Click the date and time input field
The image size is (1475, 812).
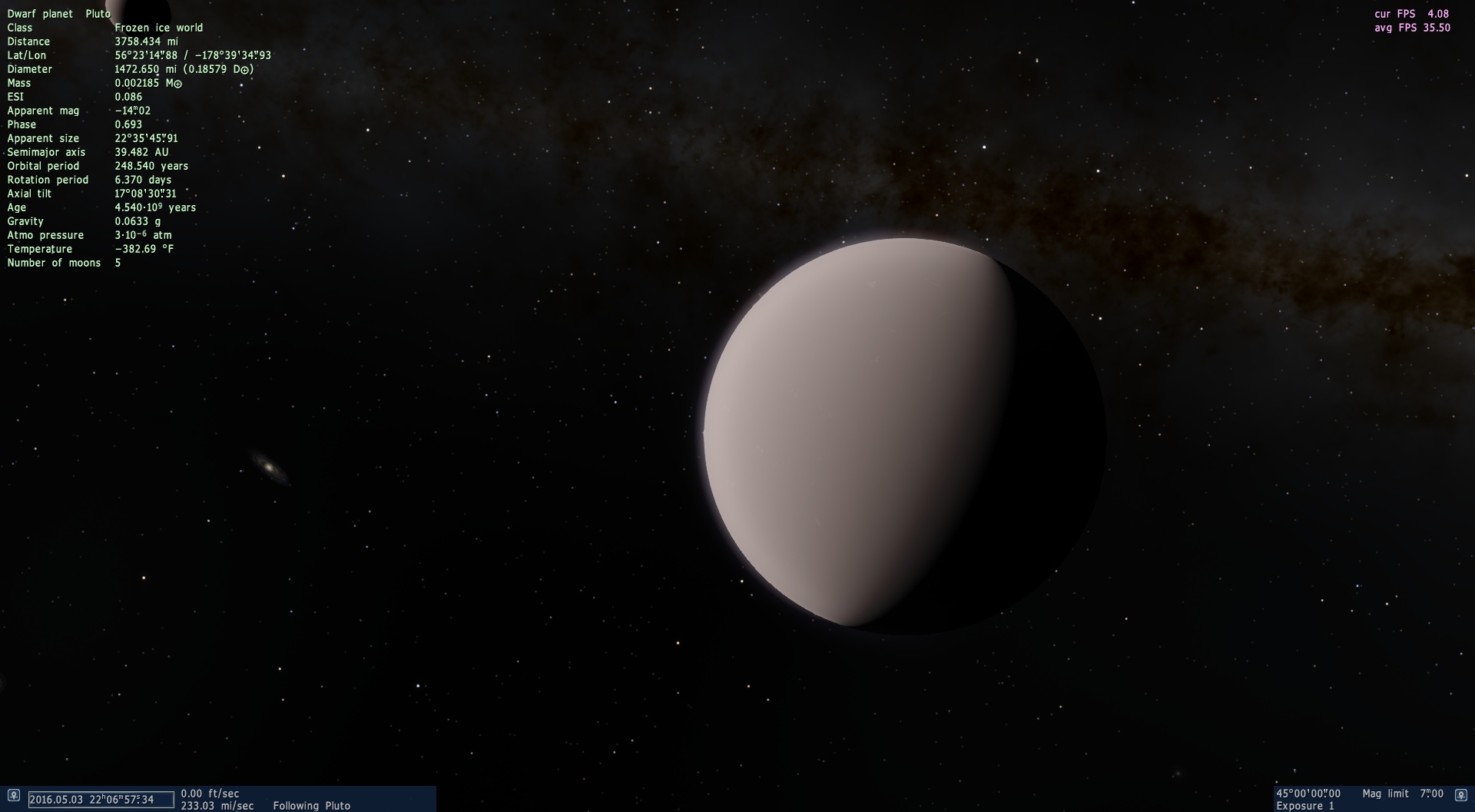click(101, 800)
